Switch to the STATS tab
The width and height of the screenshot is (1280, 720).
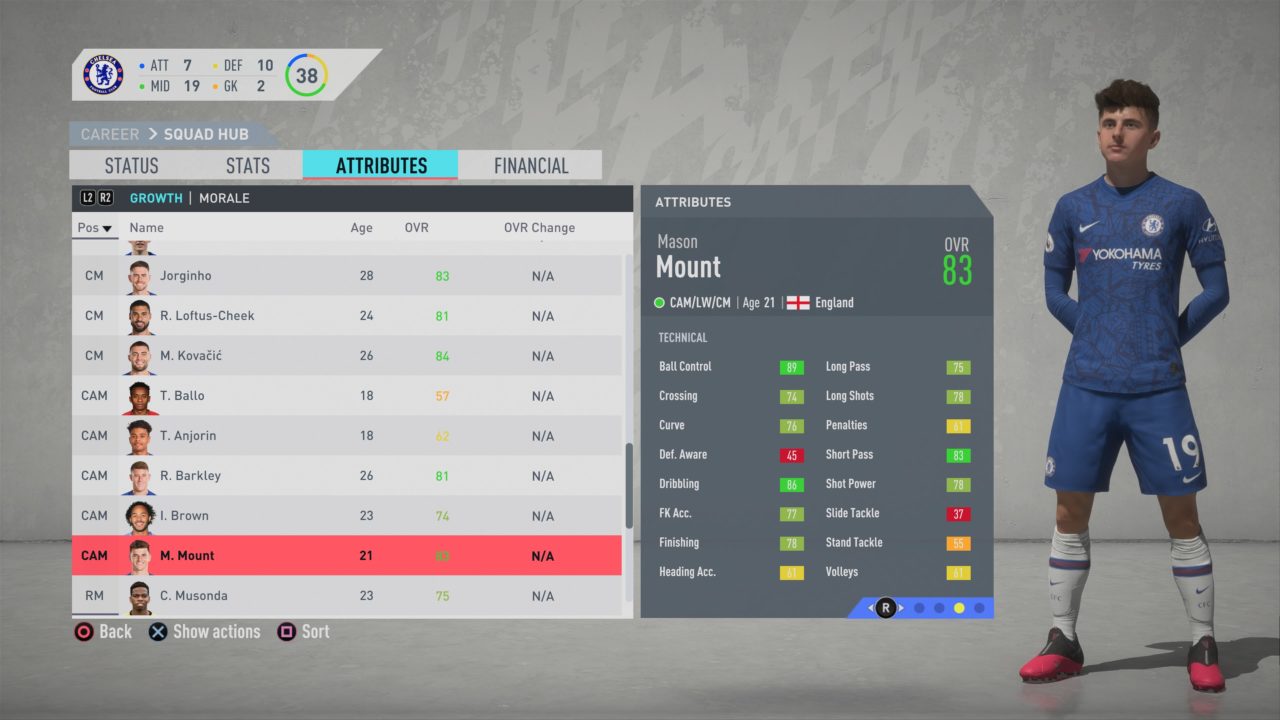tap(246, 165)
